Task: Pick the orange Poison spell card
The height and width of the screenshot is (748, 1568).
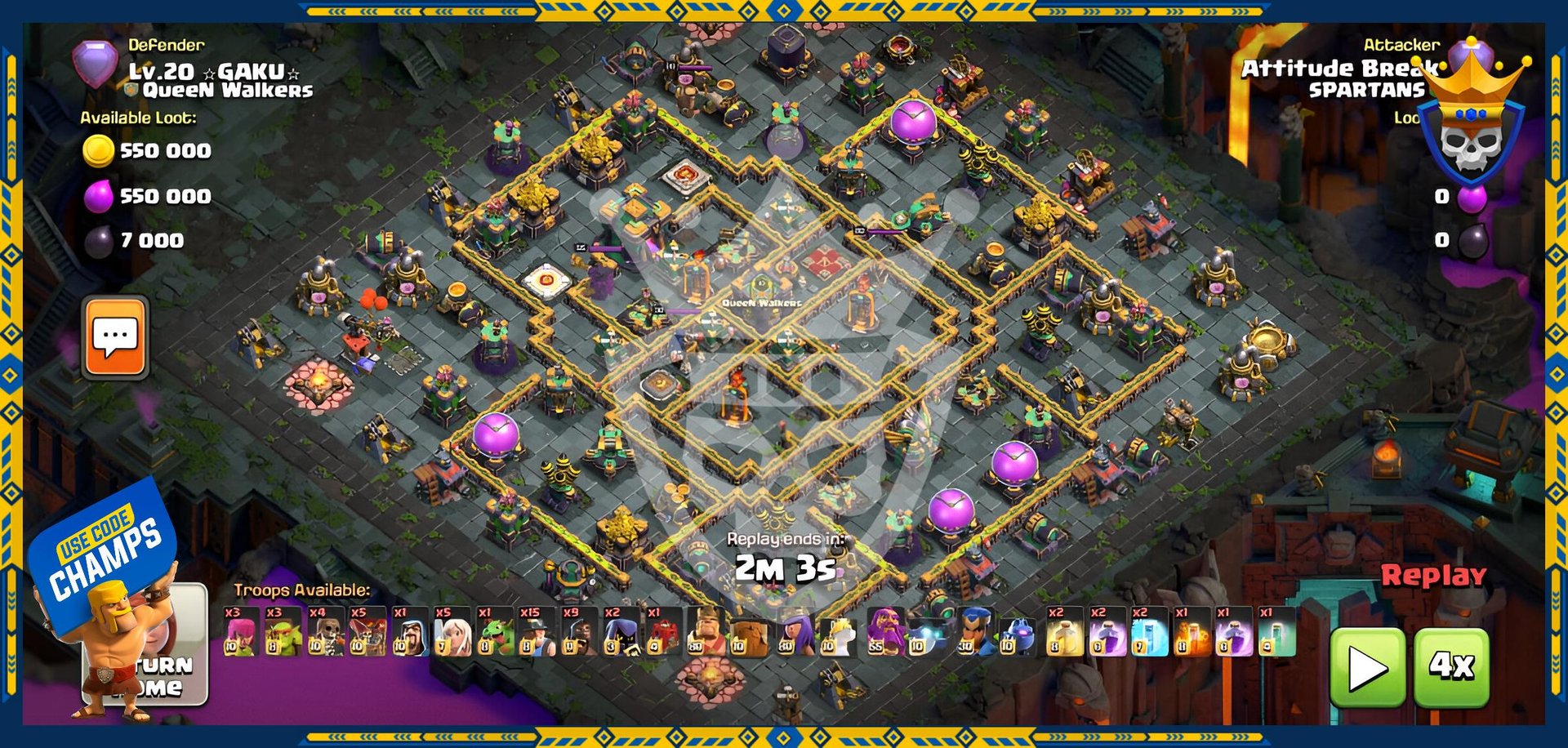Action: pyautogui.click(x=1191, y=632)
